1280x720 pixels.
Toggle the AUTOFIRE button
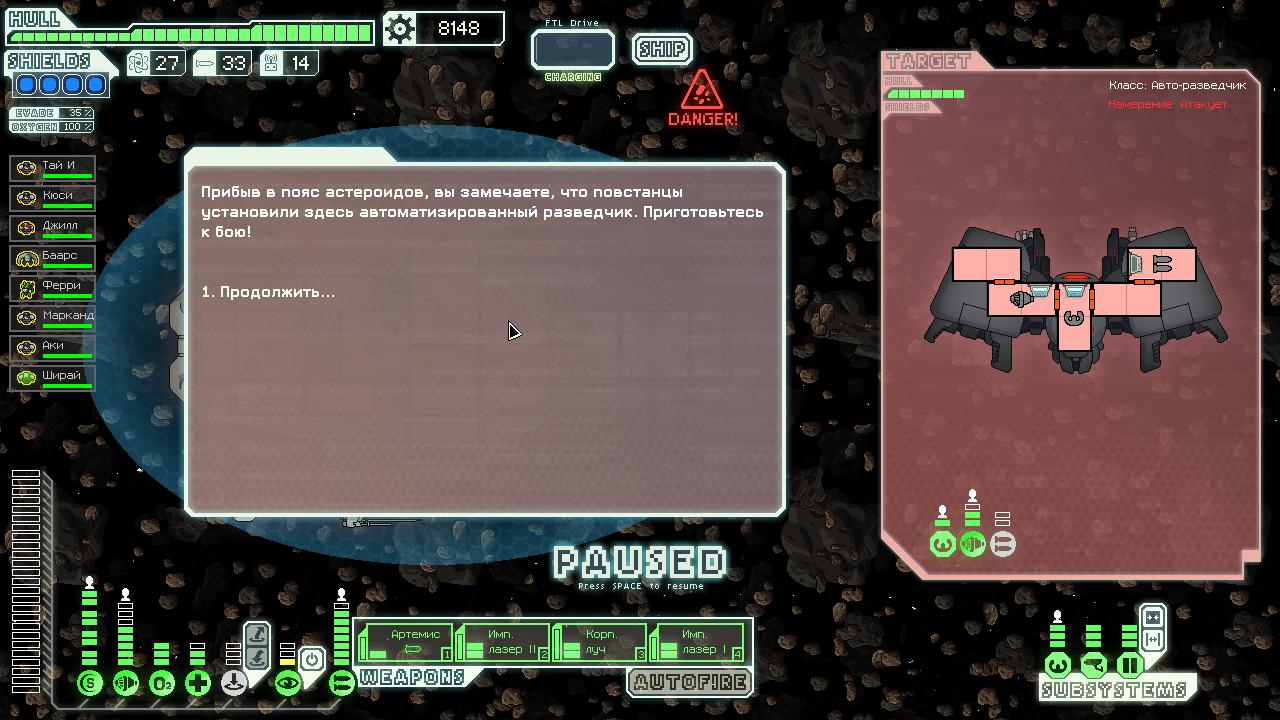(690, 683)
